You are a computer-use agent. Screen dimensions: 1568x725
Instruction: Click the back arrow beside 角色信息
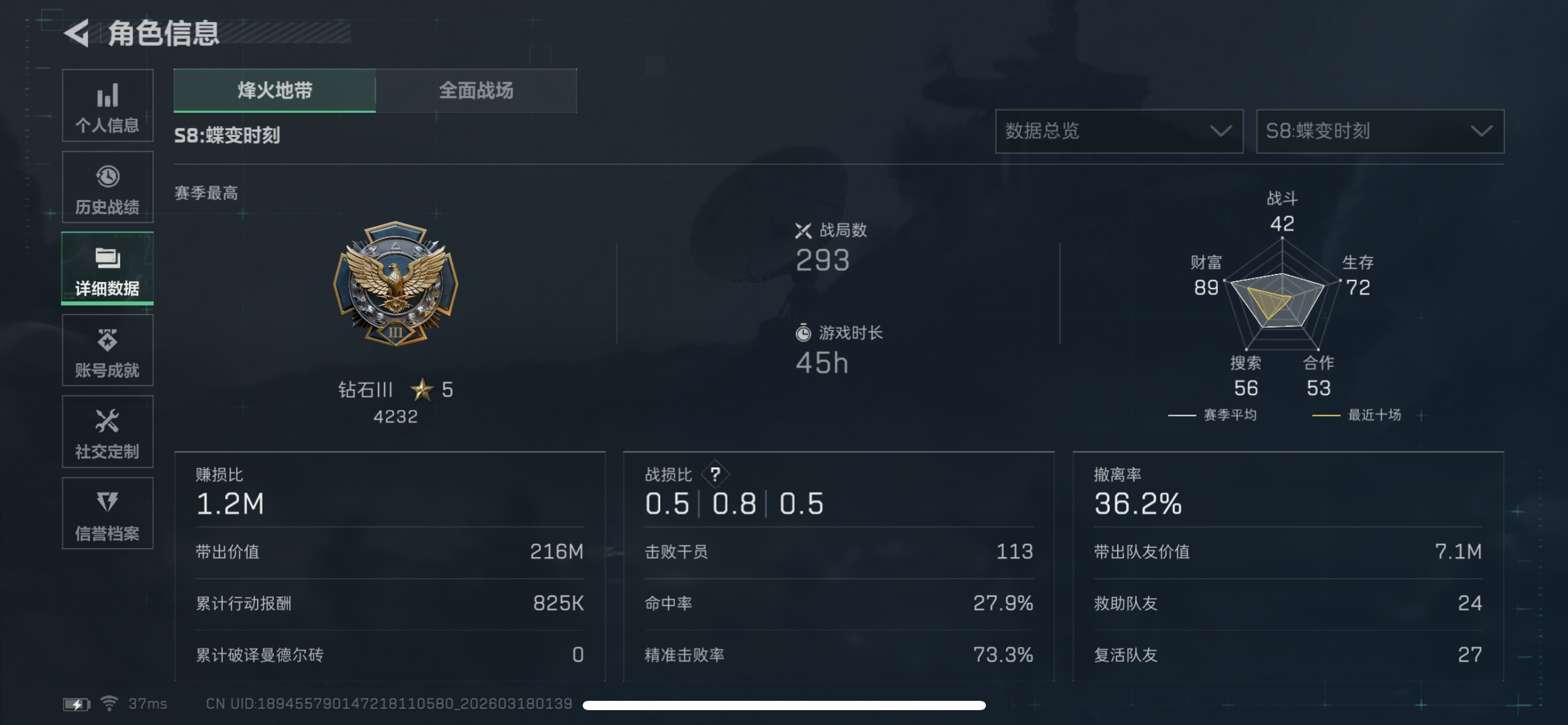click(77, 34)
